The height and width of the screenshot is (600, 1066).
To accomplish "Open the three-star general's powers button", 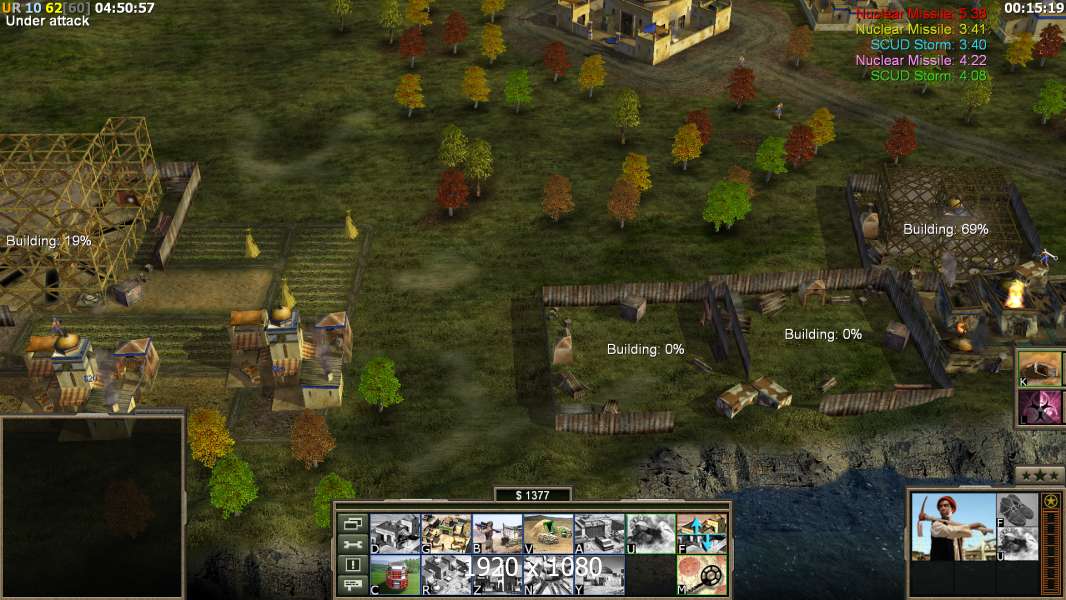I will tap(1040, 475).
